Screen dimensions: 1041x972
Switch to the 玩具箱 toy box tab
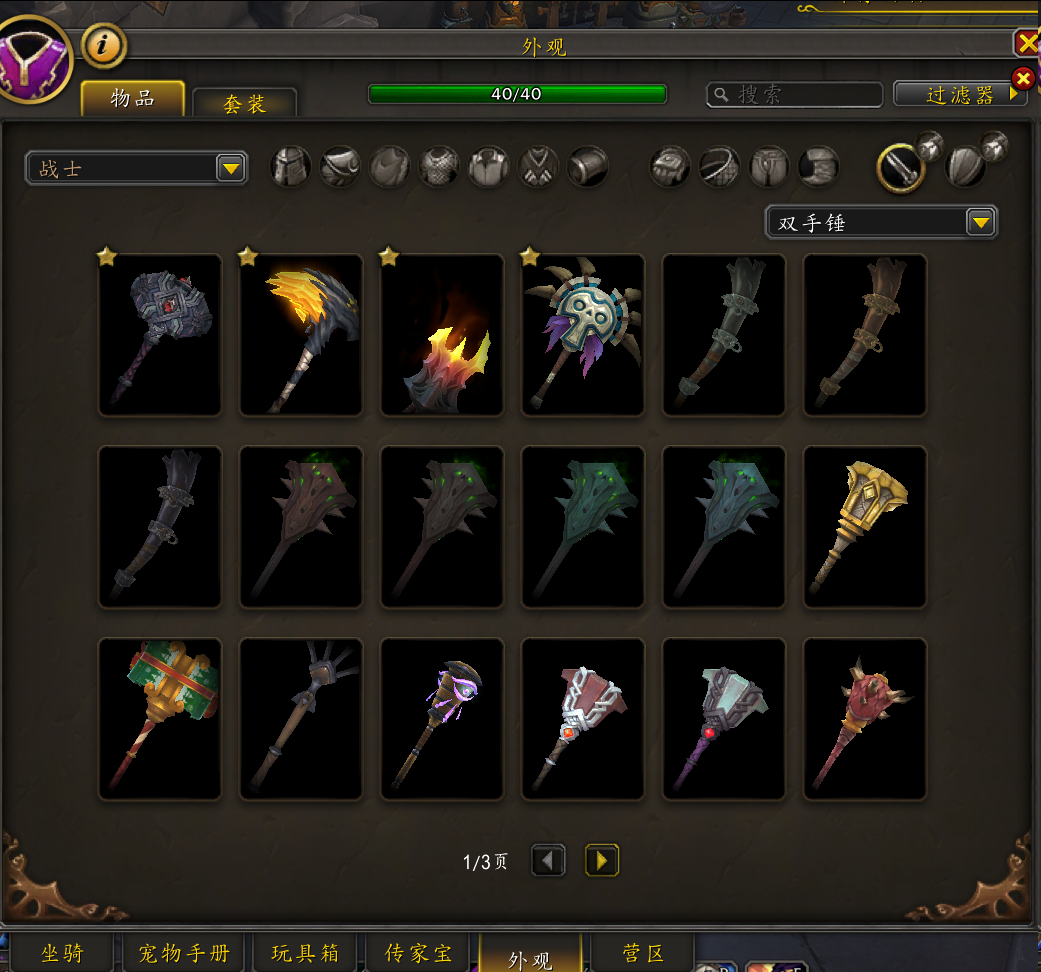[x=304, y=953]
